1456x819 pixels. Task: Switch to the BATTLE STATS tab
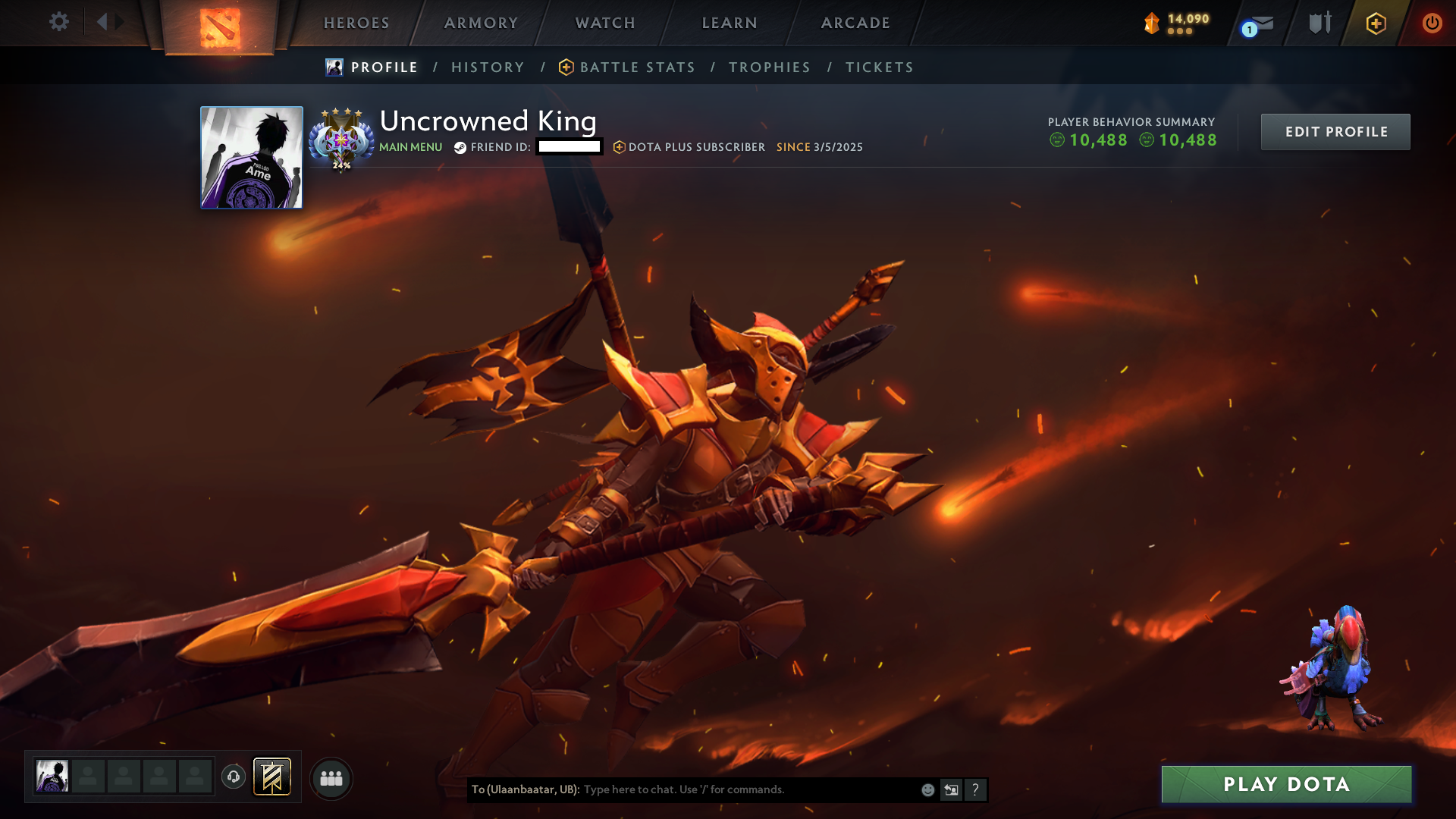click(637, 67)
